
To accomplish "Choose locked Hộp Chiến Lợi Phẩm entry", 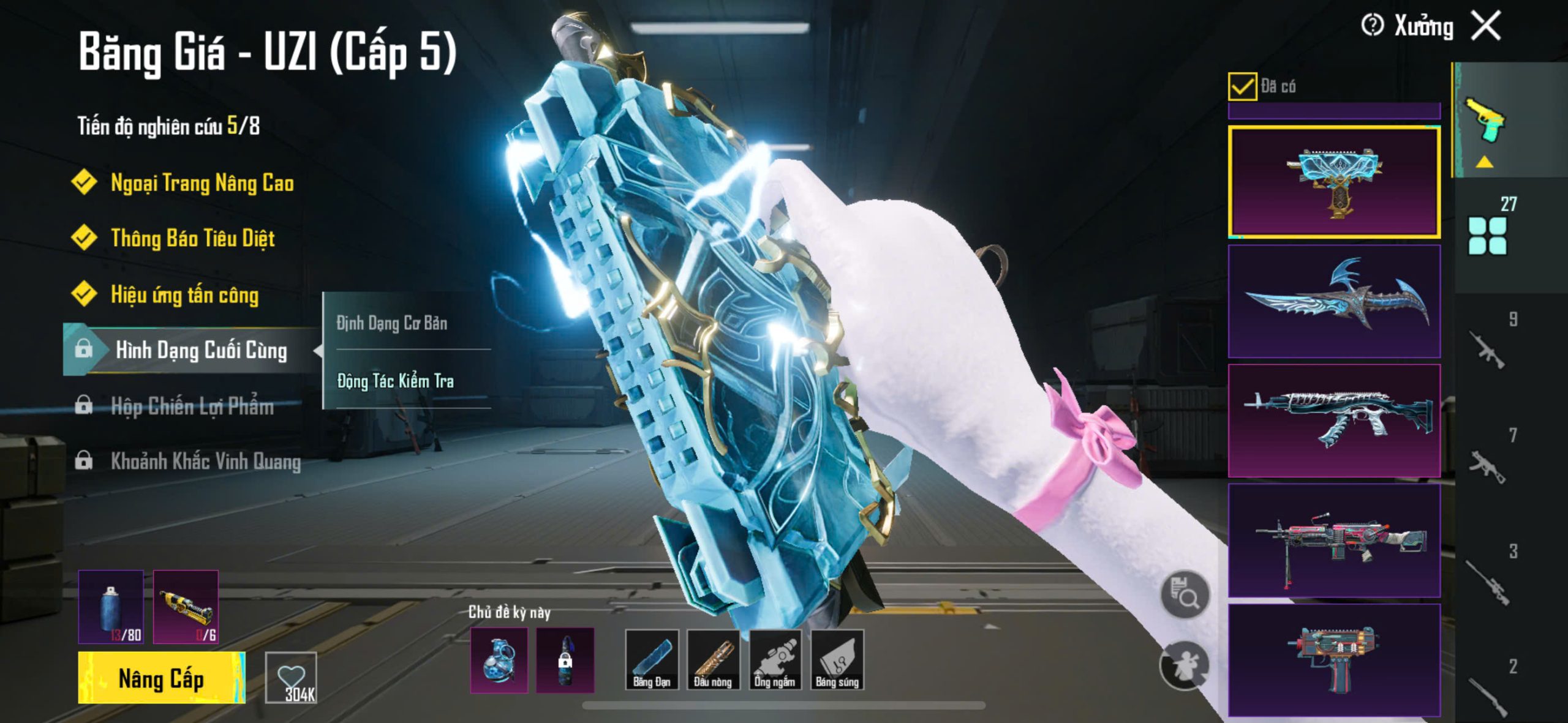I will pyautogui.click(x=192, y=406).
